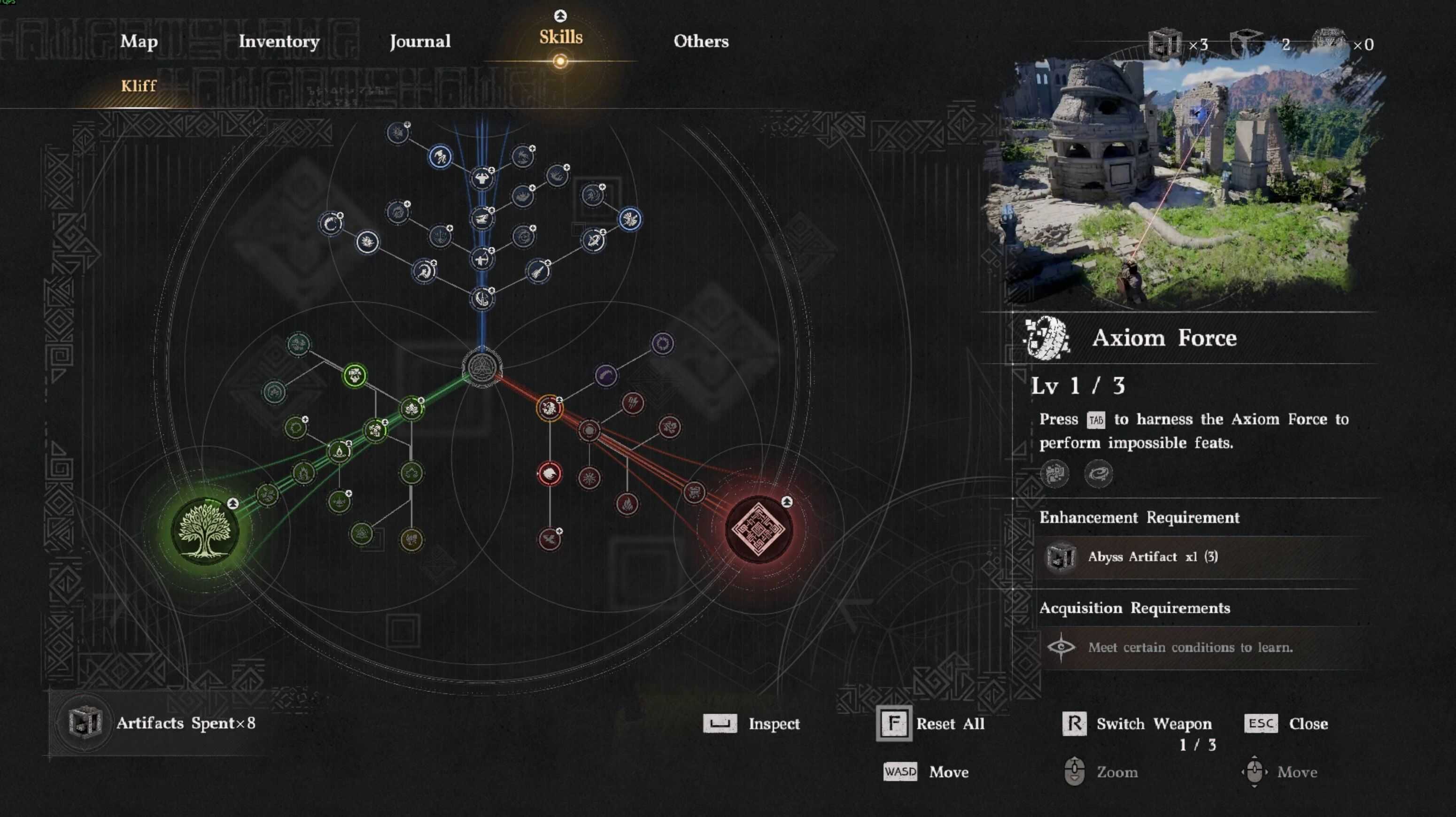Viewport: 1456px width, 817px height.
Task: Select the red-ringed bird skill node
Action: click(x=549, y=473)
